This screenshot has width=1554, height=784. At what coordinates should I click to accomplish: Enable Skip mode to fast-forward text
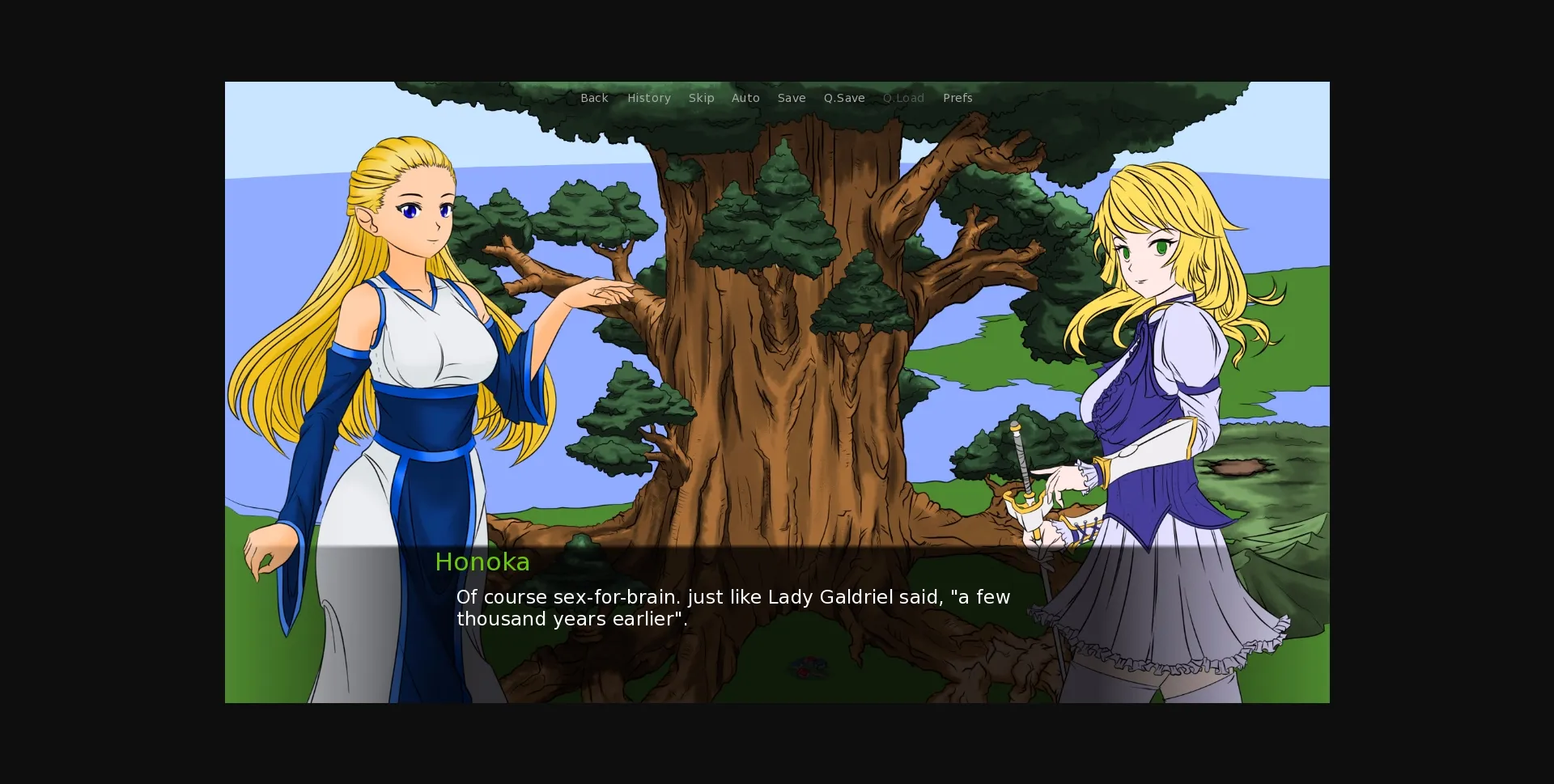[x=701, y=98]
